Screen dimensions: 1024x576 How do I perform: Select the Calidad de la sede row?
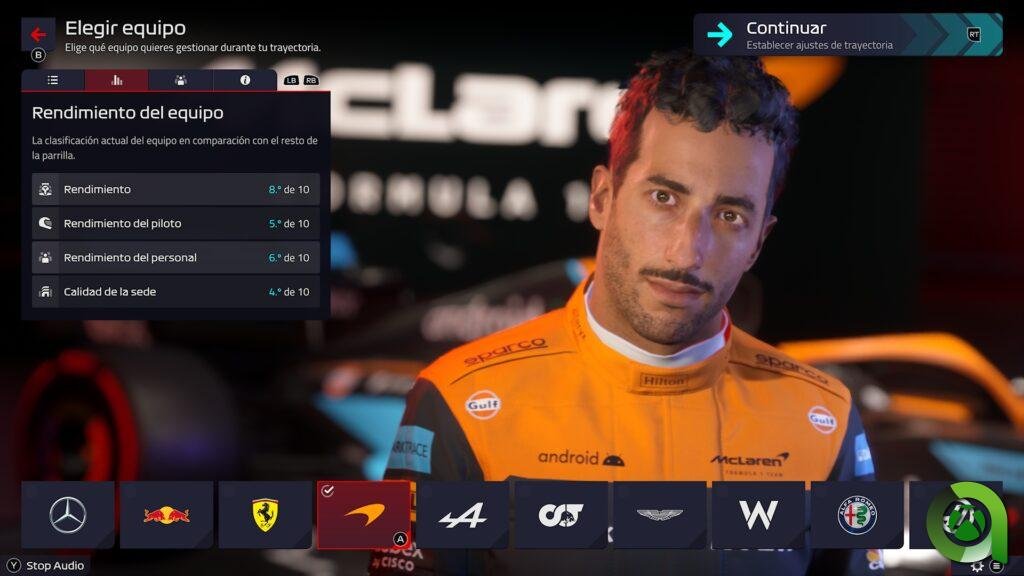(x=176, y=291)
